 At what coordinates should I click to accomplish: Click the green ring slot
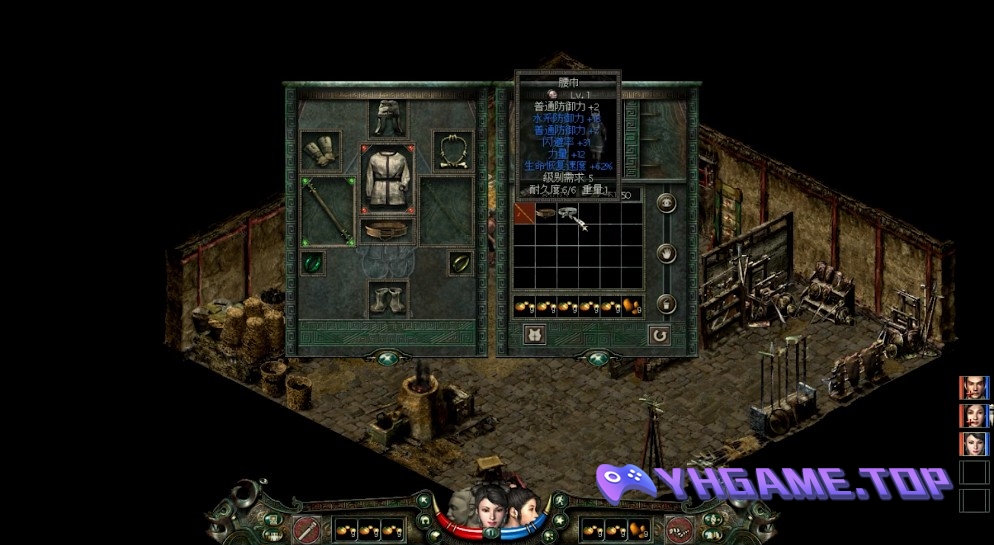[x=313, y=263]
